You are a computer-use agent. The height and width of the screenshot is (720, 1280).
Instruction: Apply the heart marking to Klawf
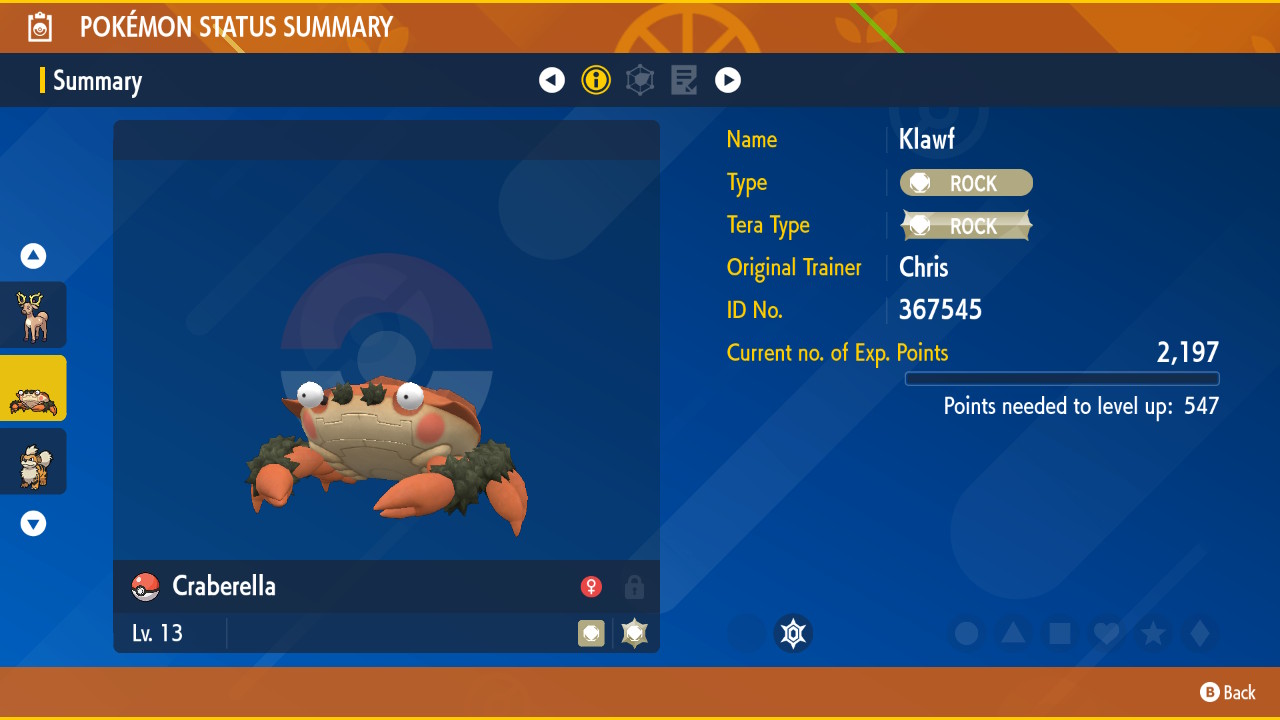(1106, 633)
